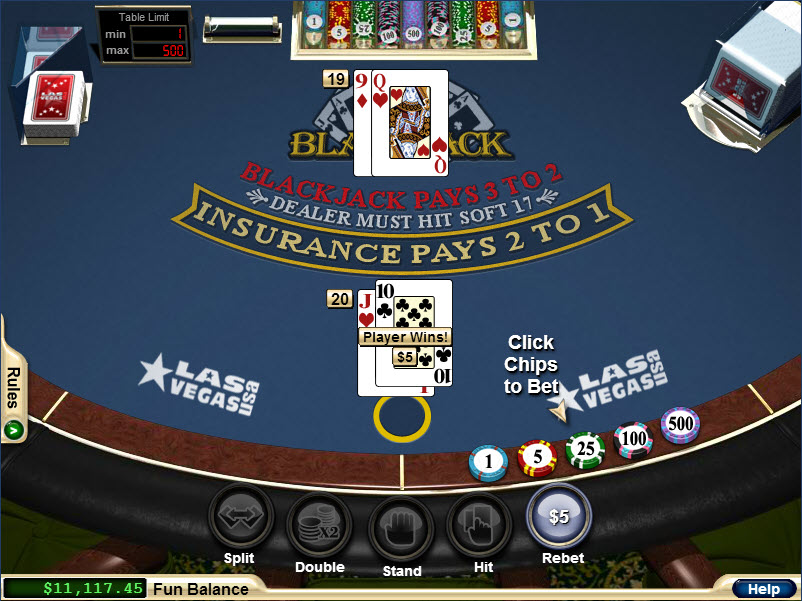Click the Split button
The height and width of the screenshot is (601, 802).
[239, 518]
